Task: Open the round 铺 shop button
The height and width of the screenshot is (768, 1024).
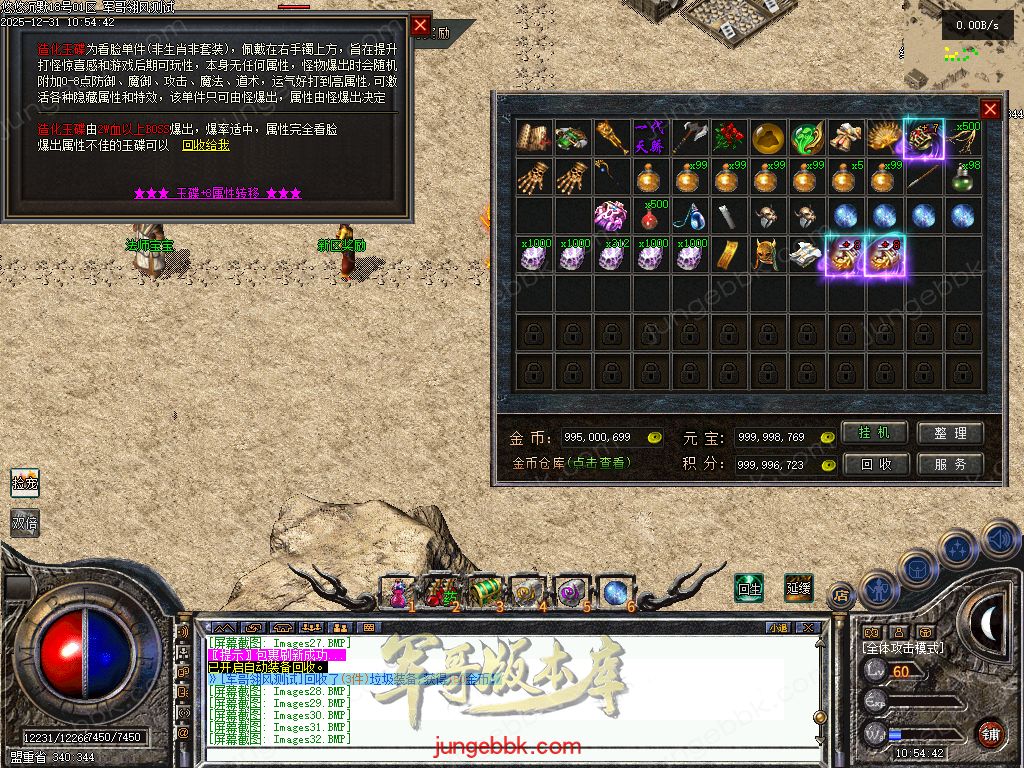Action: click(x=990, y=733)
